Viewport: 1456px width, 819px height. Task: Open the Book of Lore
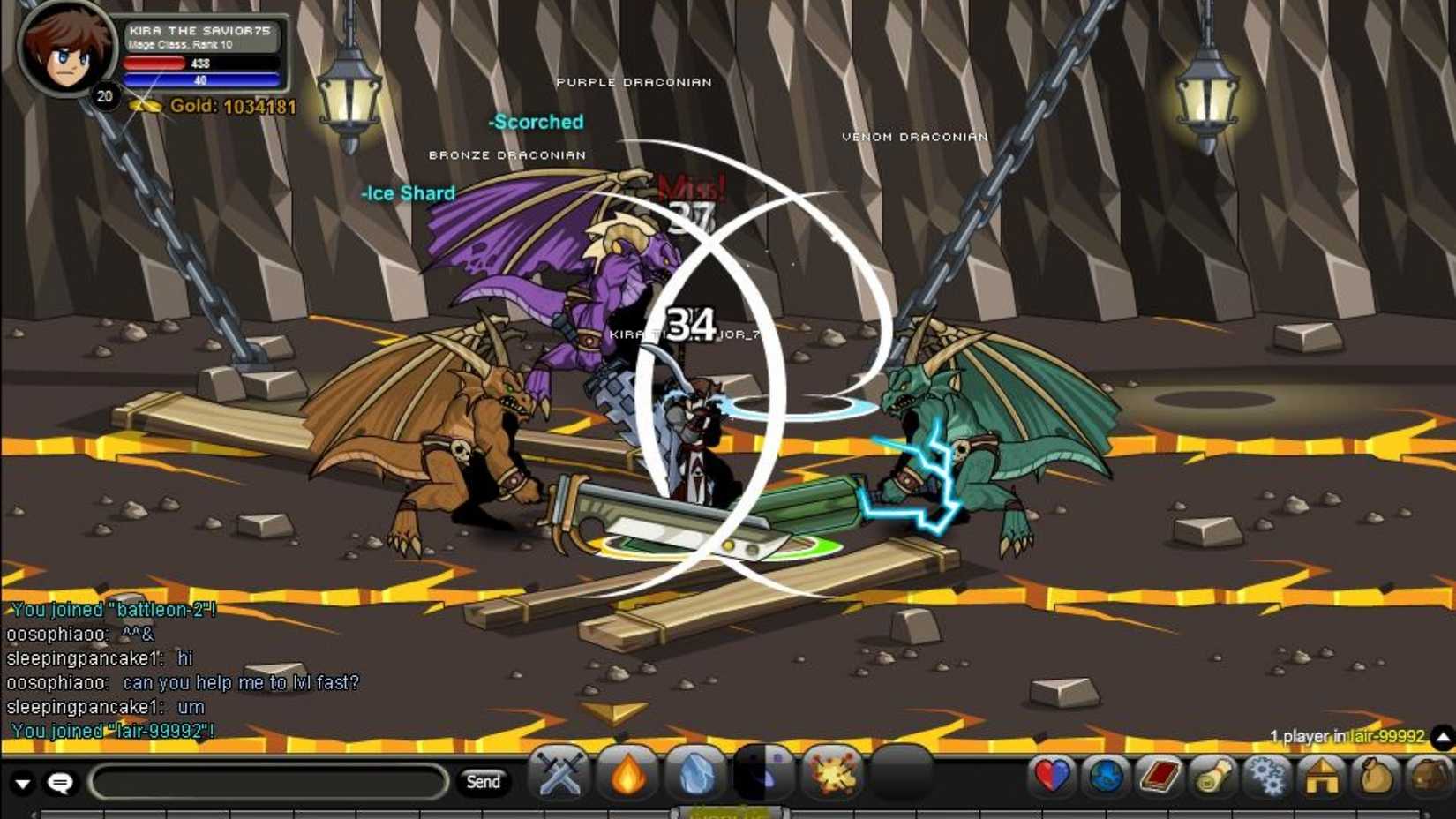point(1158,780)
